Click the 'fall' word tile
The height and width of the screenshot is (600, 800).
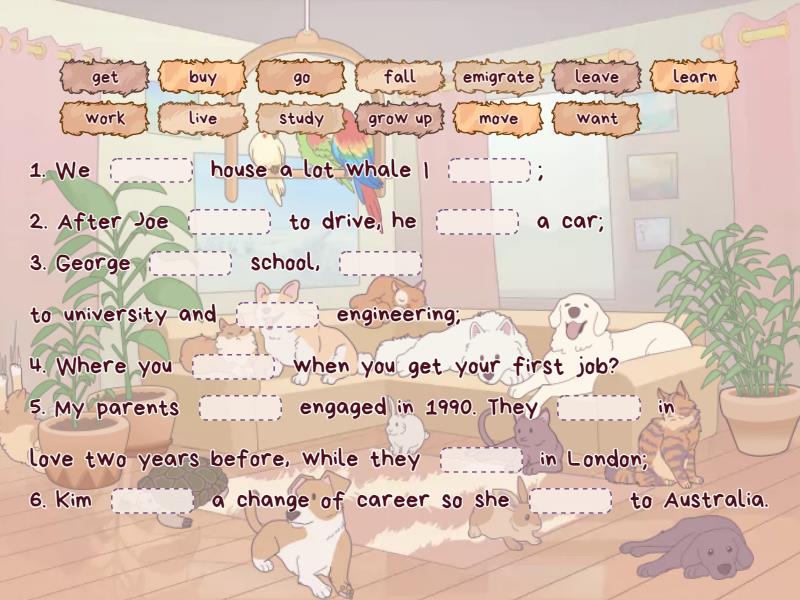tap(399, 77)
